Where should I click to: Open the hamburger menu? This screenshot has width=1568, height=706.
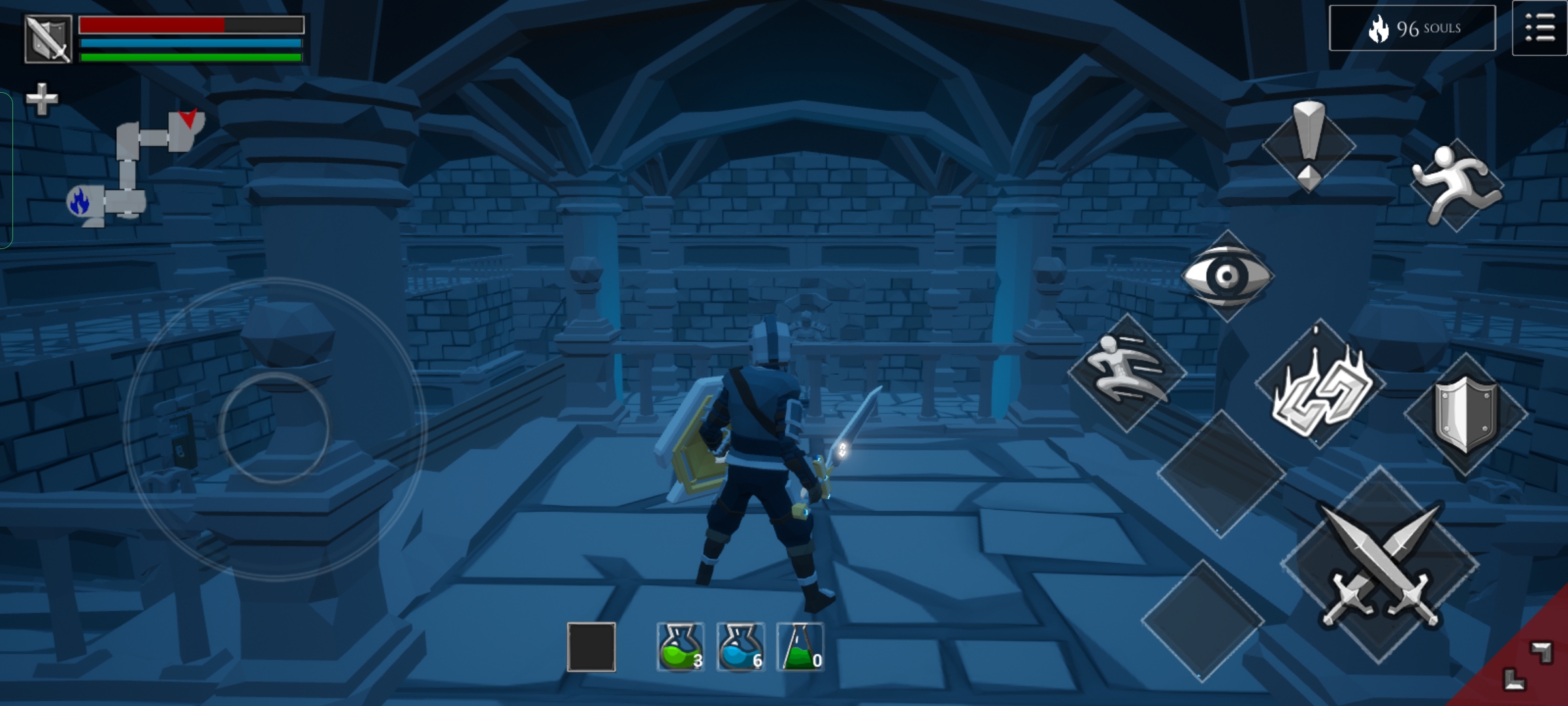pos(1539,29)
